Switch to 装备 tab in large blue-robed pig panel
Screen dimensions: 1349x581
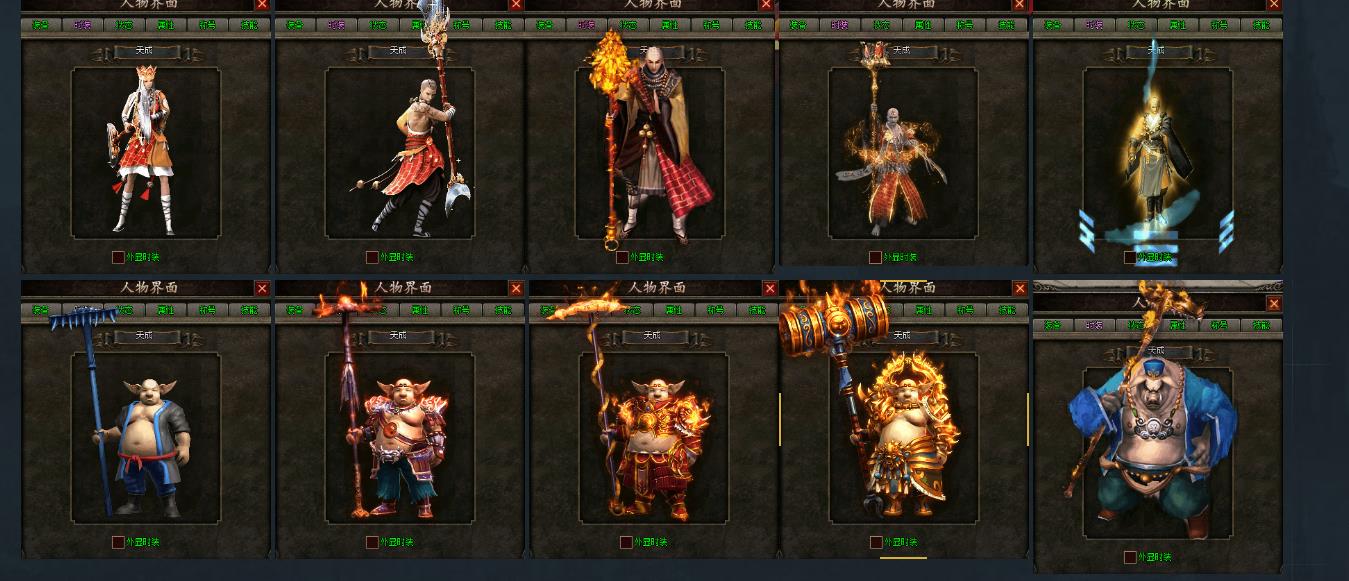click(x=1053, y=325)
